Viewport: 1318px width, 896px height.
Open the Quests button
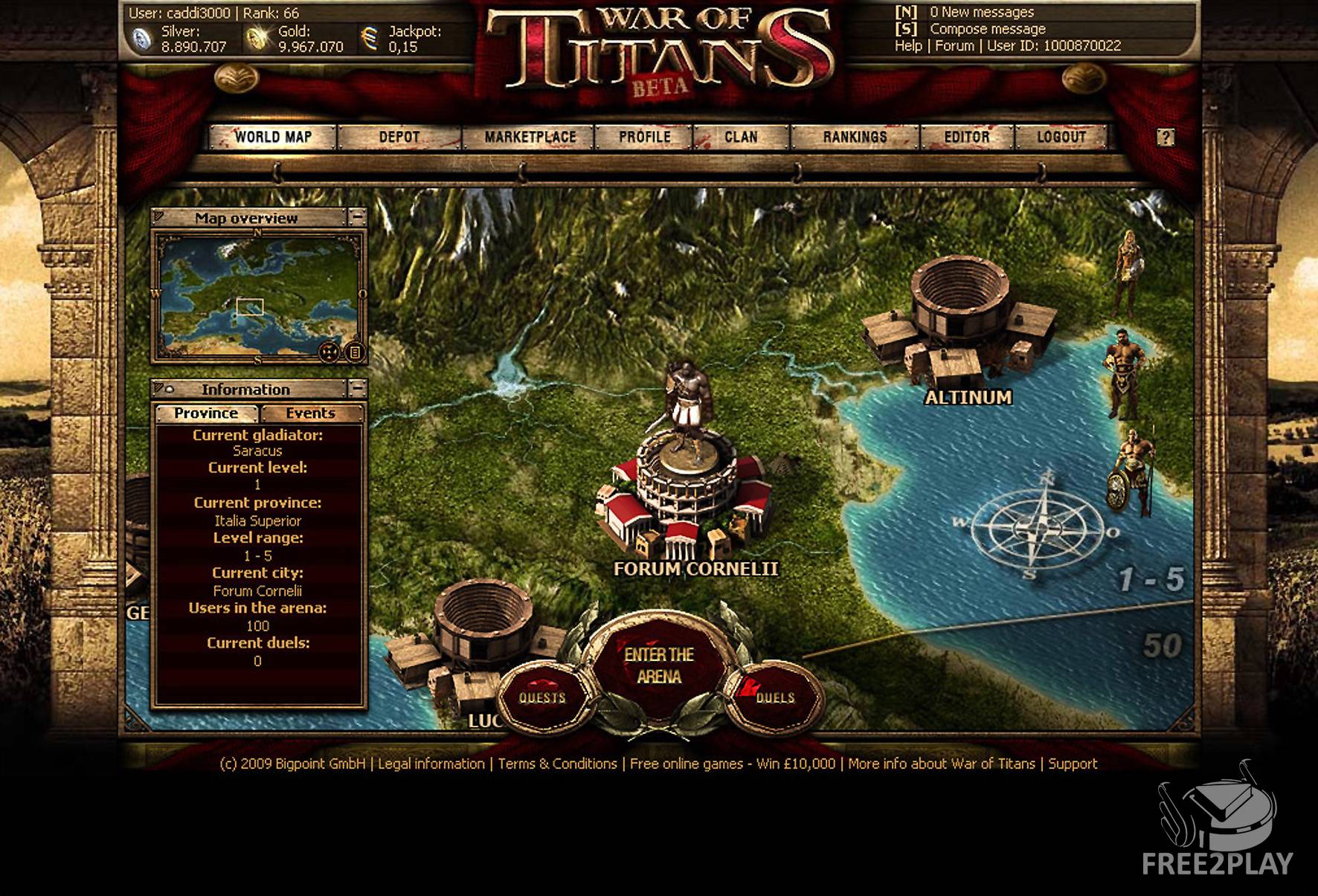[542, 697]
